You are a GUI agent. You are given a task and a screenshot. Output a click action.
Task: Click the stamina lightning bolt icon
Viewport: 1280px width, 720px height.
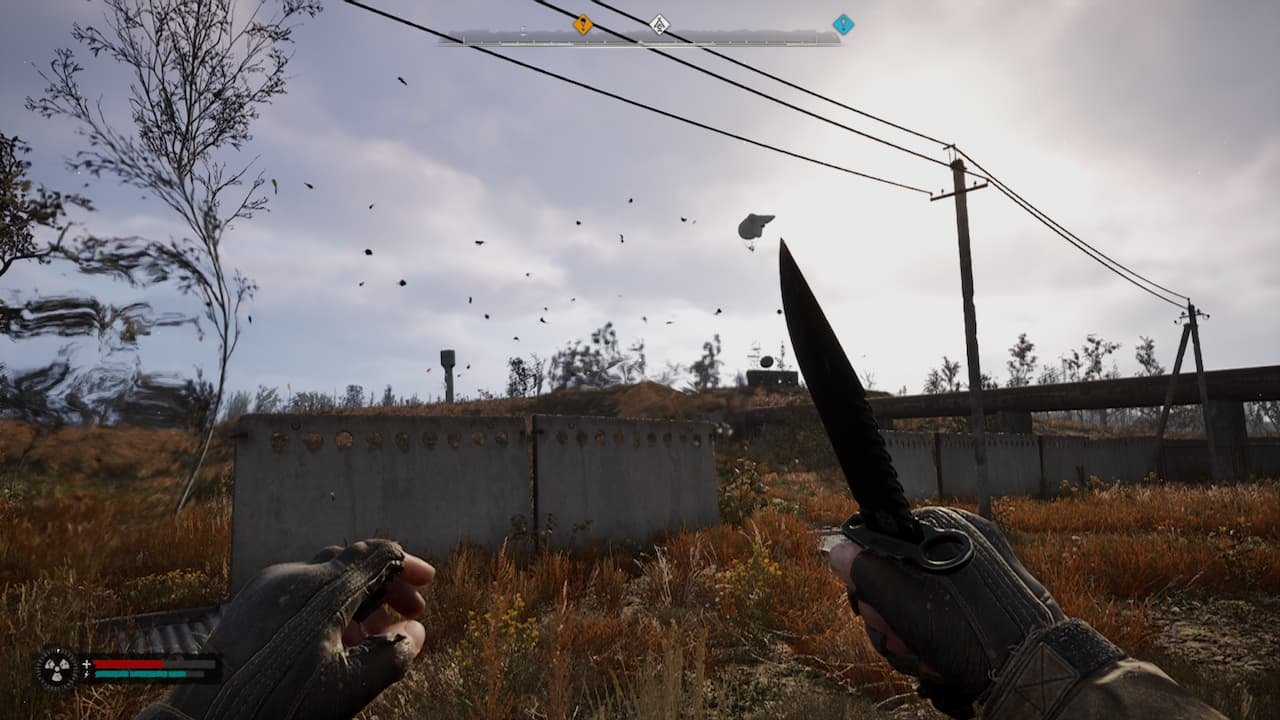click(x=87, y=673)
